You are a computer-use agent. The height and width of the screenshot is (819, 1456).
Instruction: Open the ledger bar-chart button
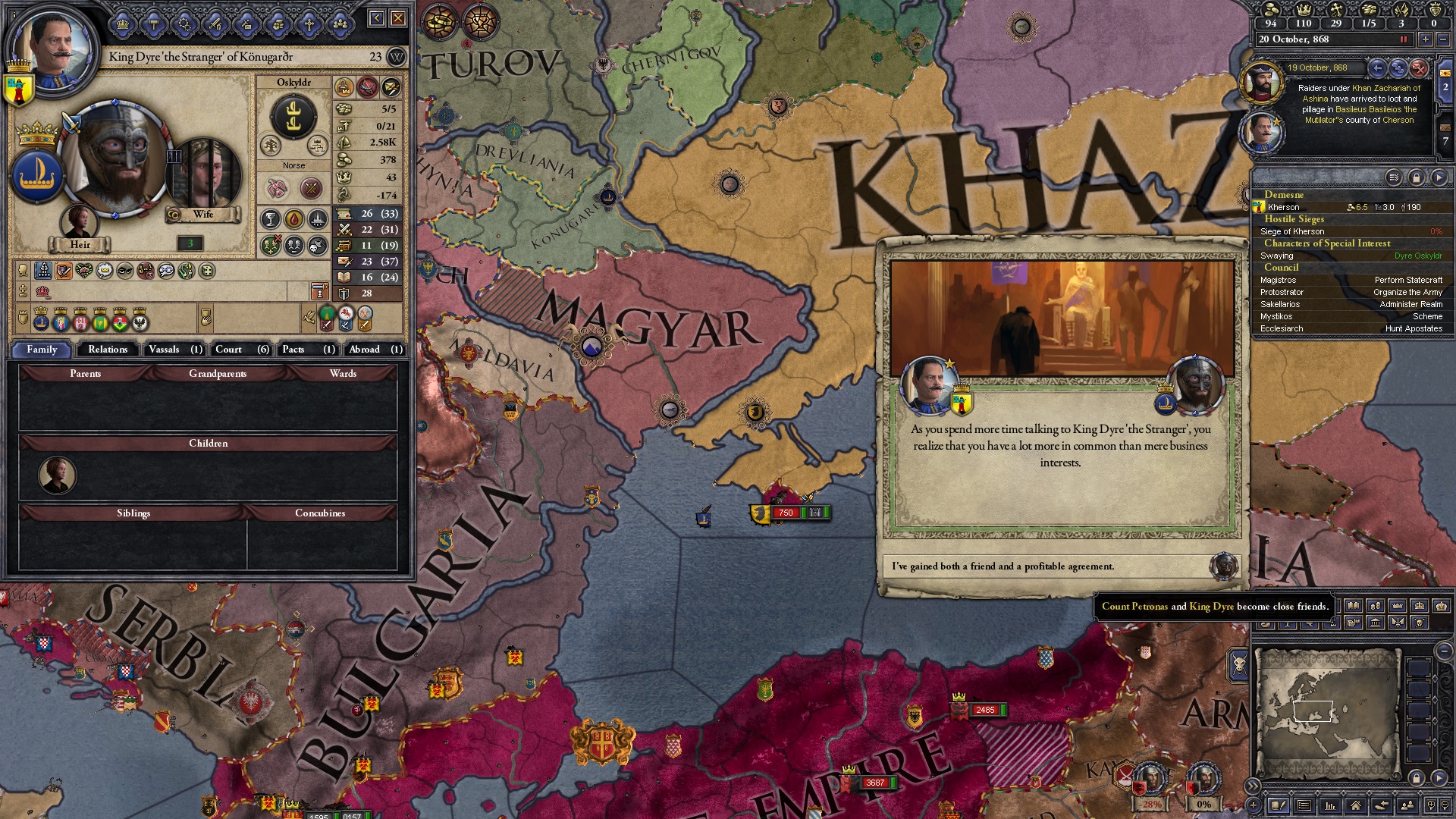pyautogui.click(x=1329, y=805)
